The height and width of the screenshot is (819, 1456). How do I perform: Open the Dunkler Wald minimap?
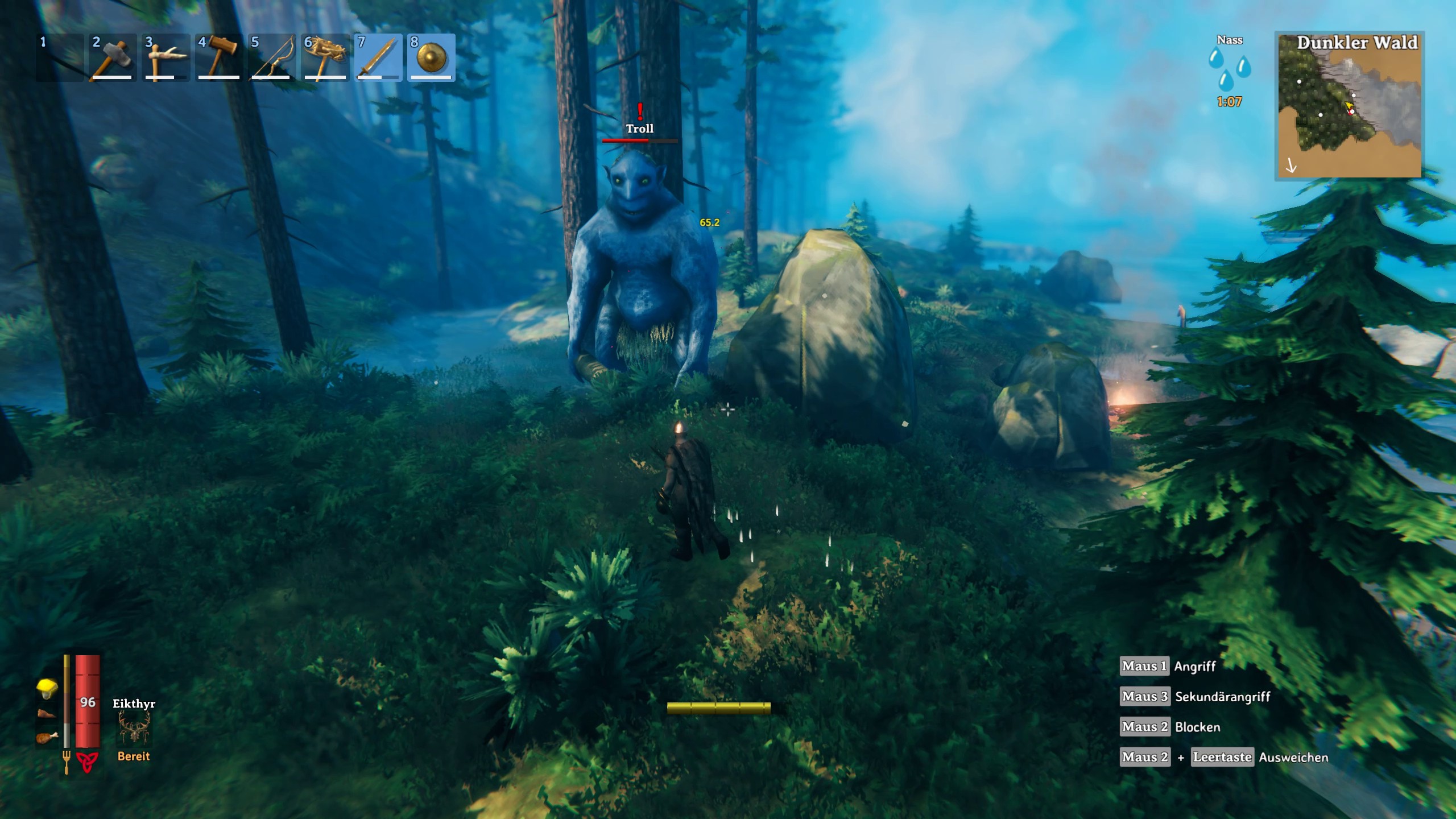[x=1349, y=106]
